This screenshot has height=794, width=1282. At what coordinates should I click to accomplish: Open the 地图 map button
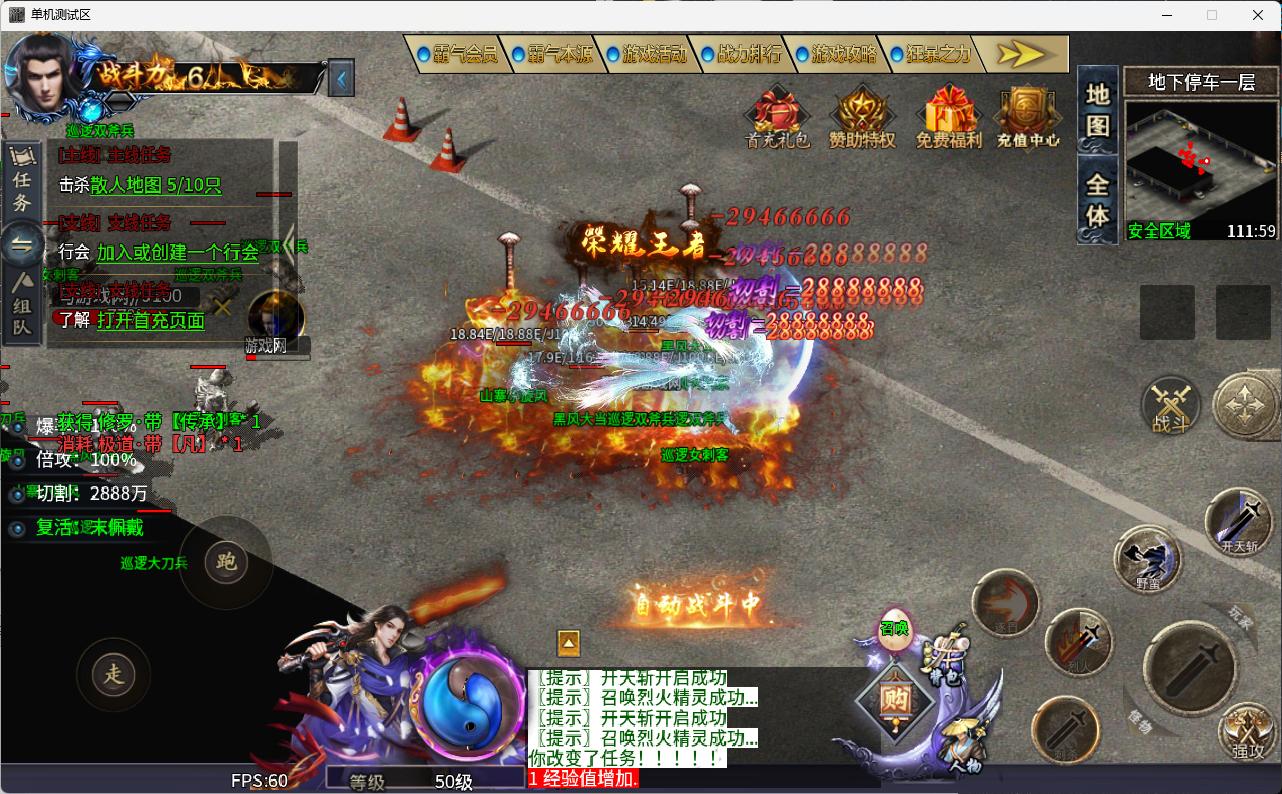tap(1098, 110)
